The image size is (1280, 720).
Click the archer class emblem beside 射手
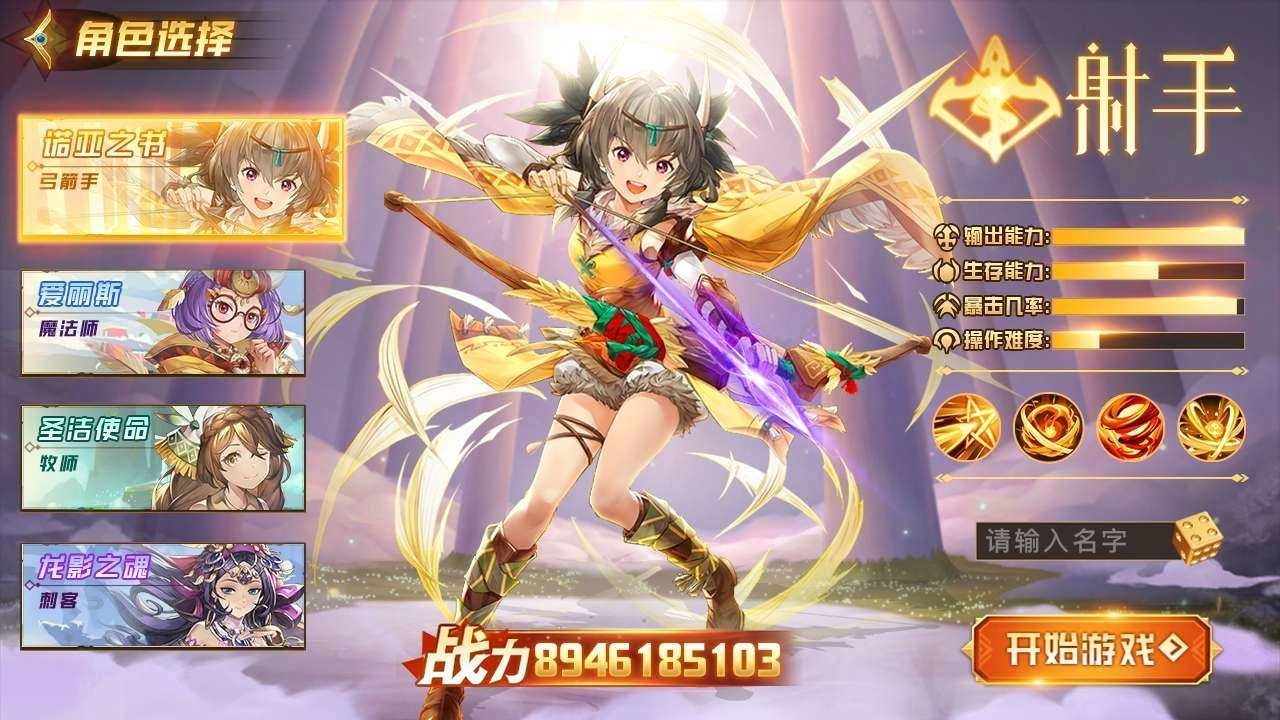(993, 97)
